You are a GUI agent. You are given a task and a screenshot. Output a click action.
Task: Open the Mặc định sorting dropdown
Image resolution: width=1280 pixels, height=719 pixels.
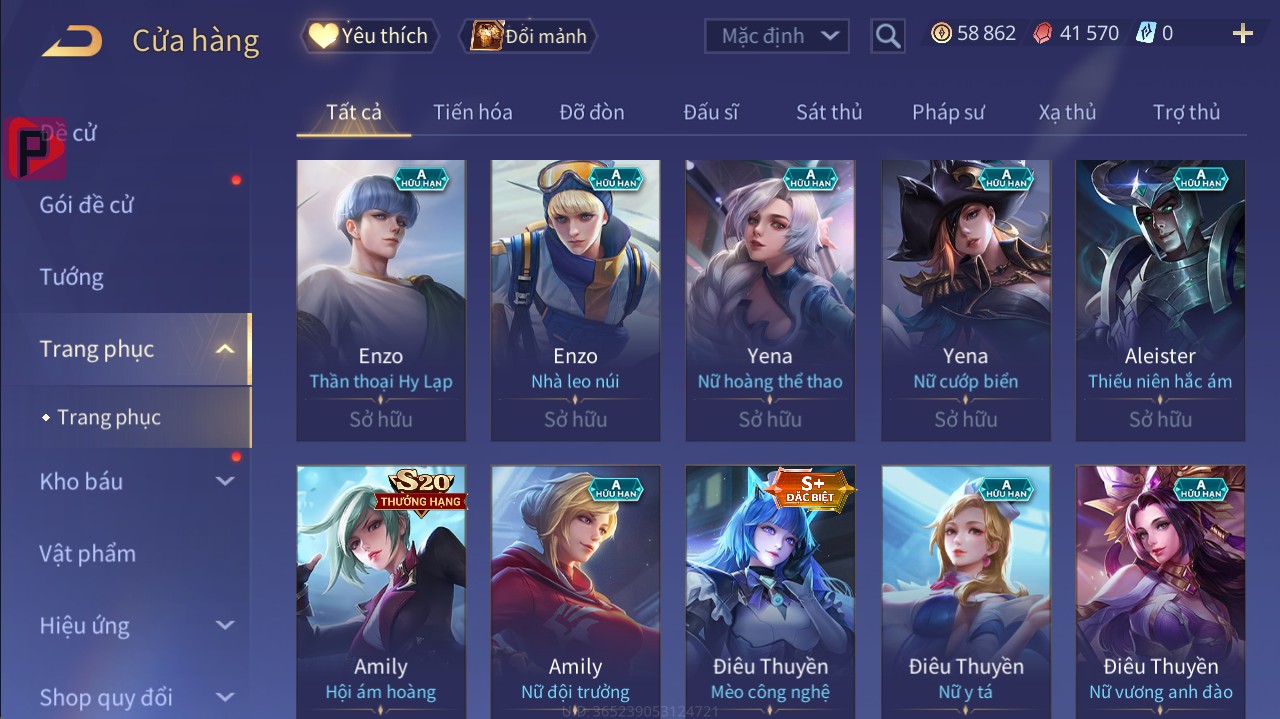(x=777, y=36)
